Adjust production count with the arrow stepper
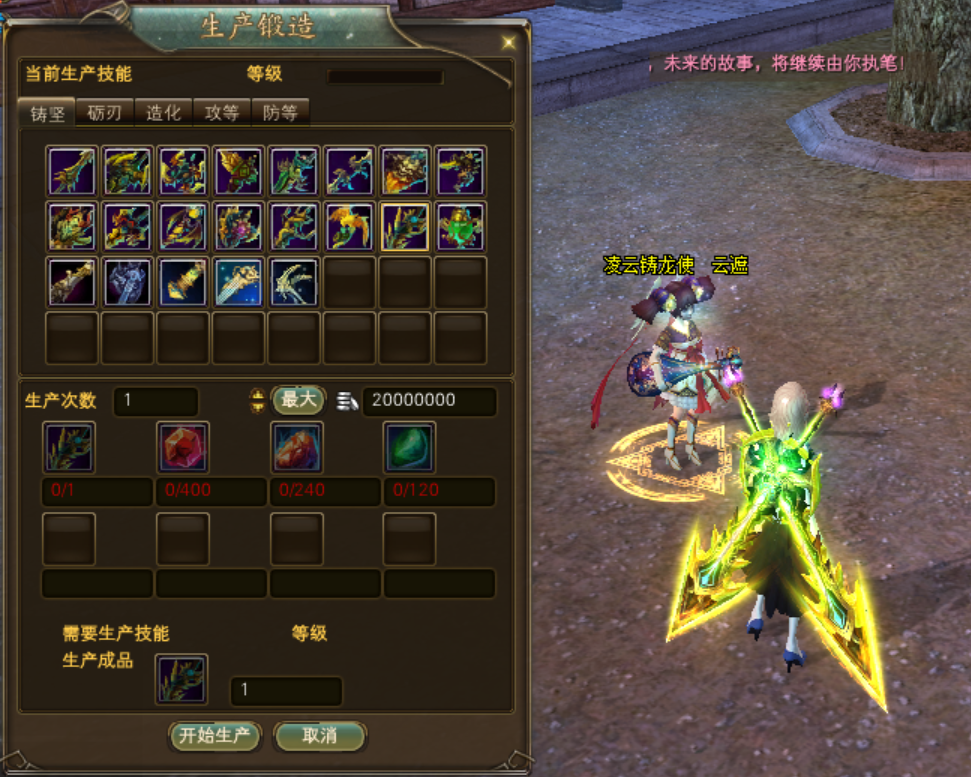Image resolution: width=971 pixels, height=777 pixels. 258,401
